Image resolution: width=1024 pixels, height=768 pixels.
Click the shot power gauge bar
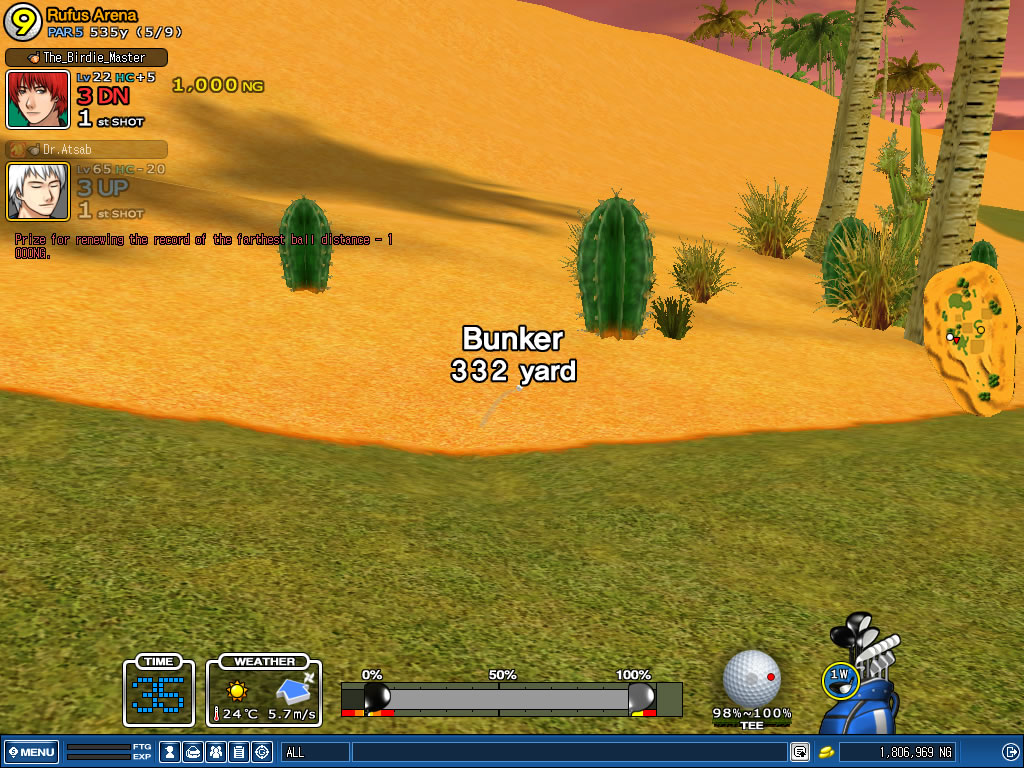point(510,698)
